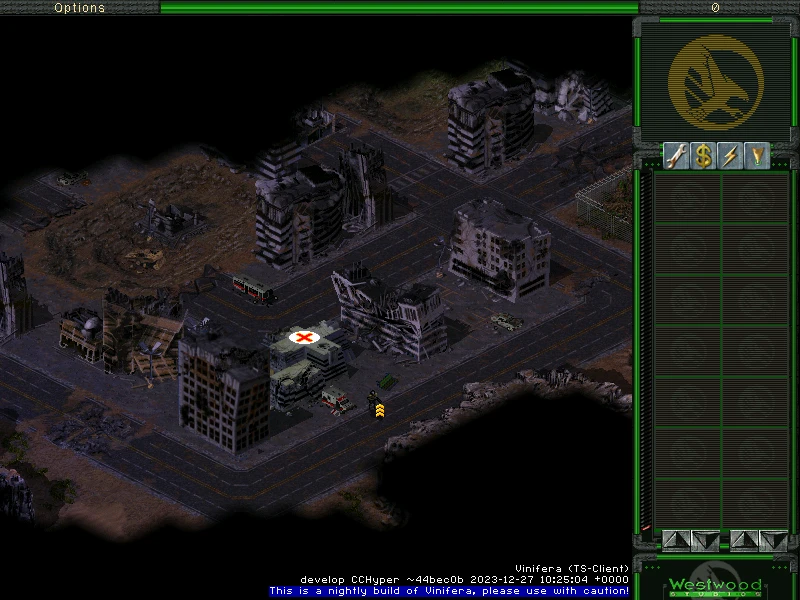The width and height of the screenshot is (800, 600).
Task: Activate the wrench repair button
Action: tap(677, 157)
